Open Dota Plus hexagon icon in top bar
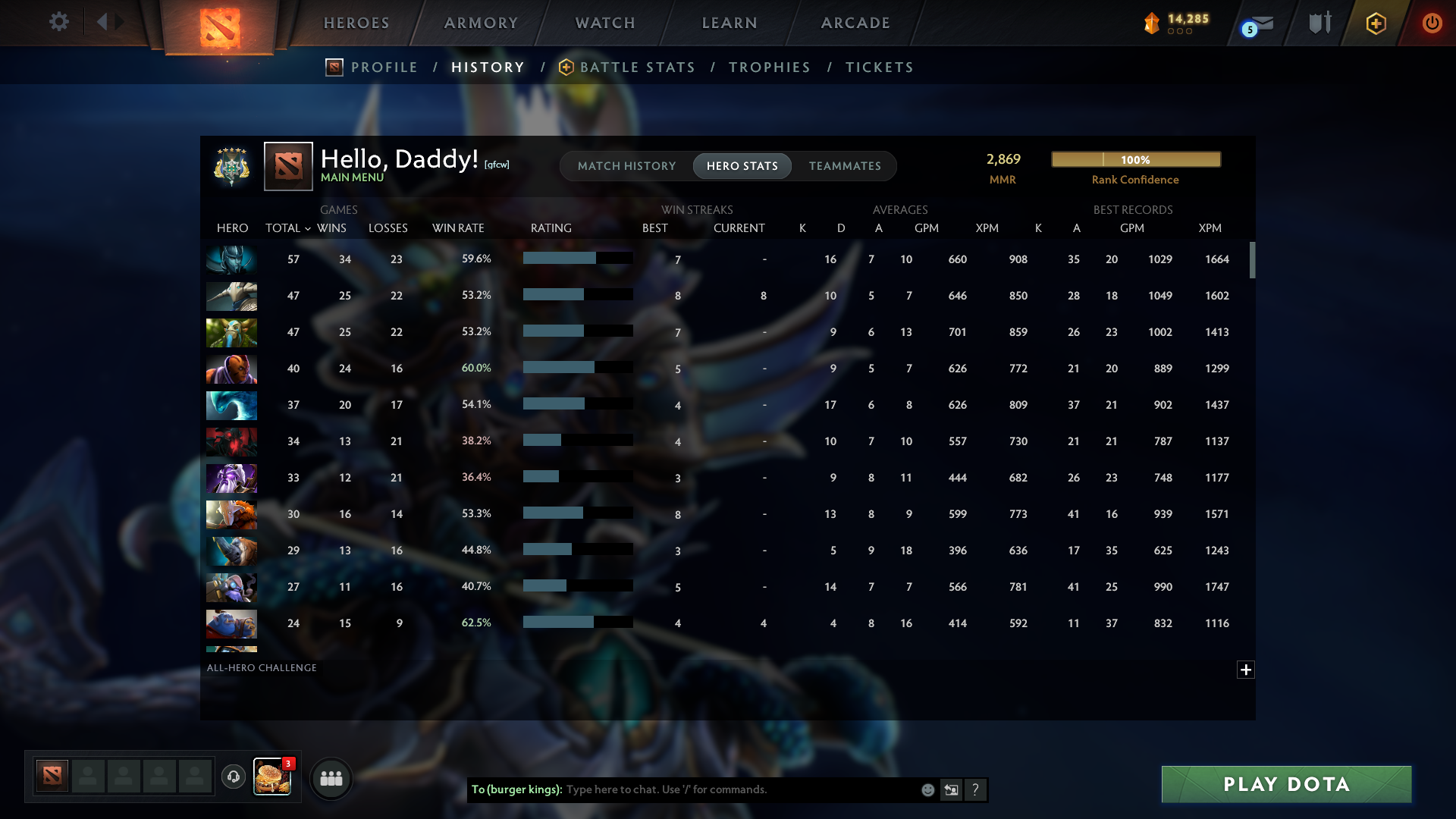This screenshot has width=1456, height=819. point(1376,23)
